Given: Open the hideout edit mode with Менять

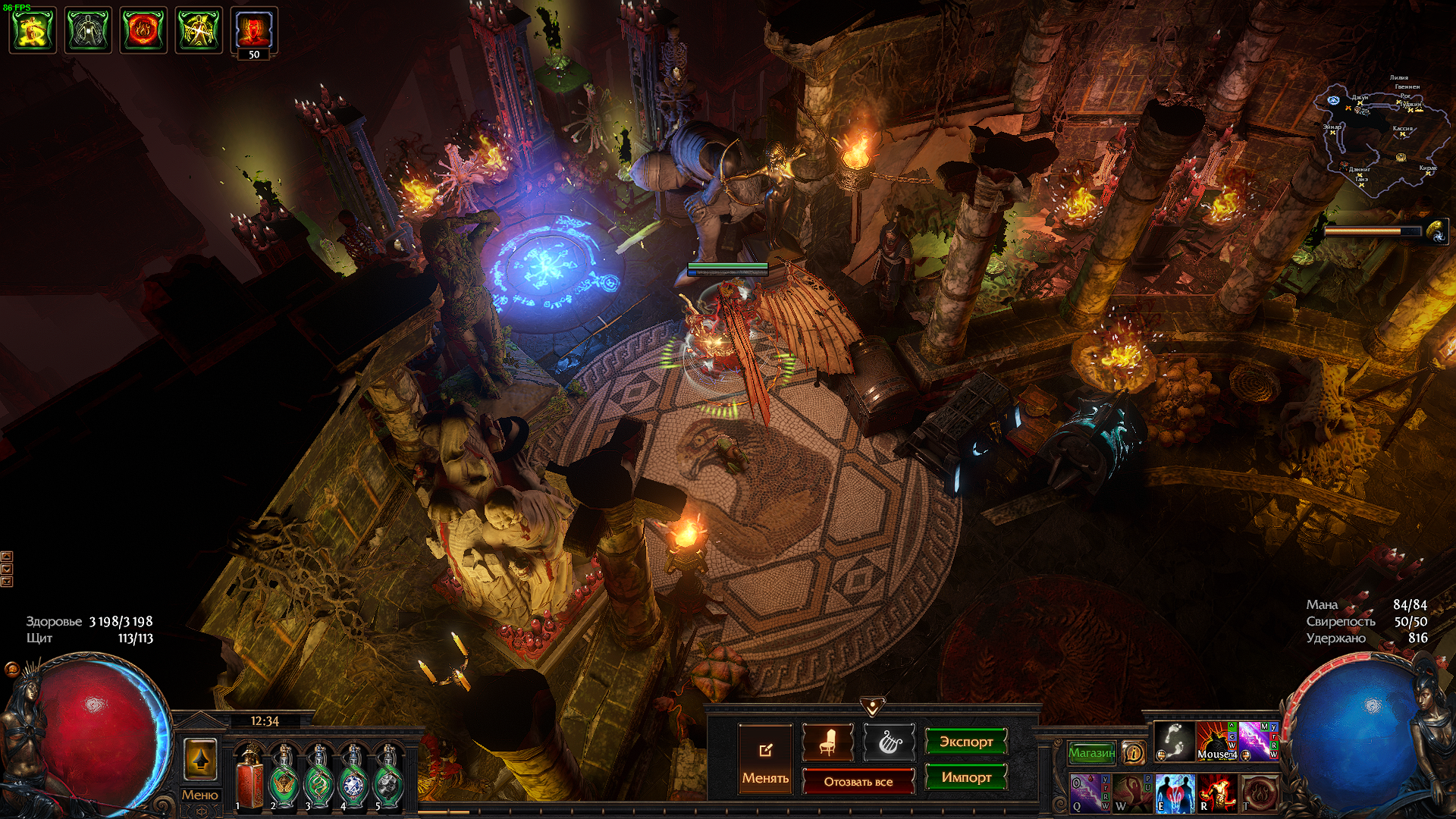Looking at the screenshot, I should [x=765, y=759].
